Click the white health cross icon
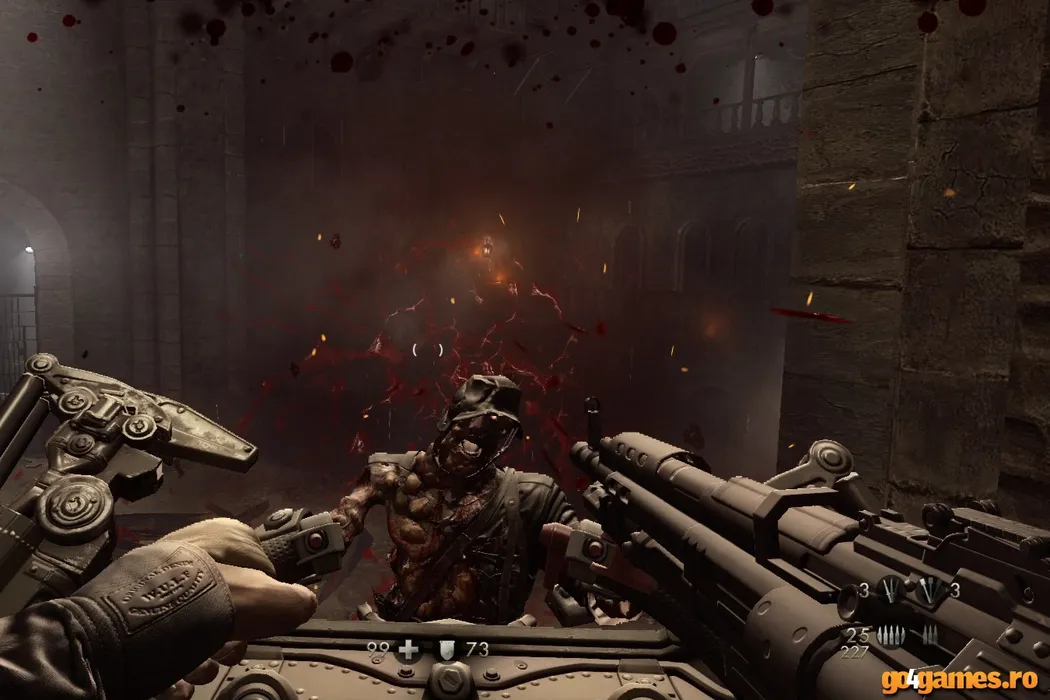The height and width of the screenshot is (700, 1050). [408, 650]
